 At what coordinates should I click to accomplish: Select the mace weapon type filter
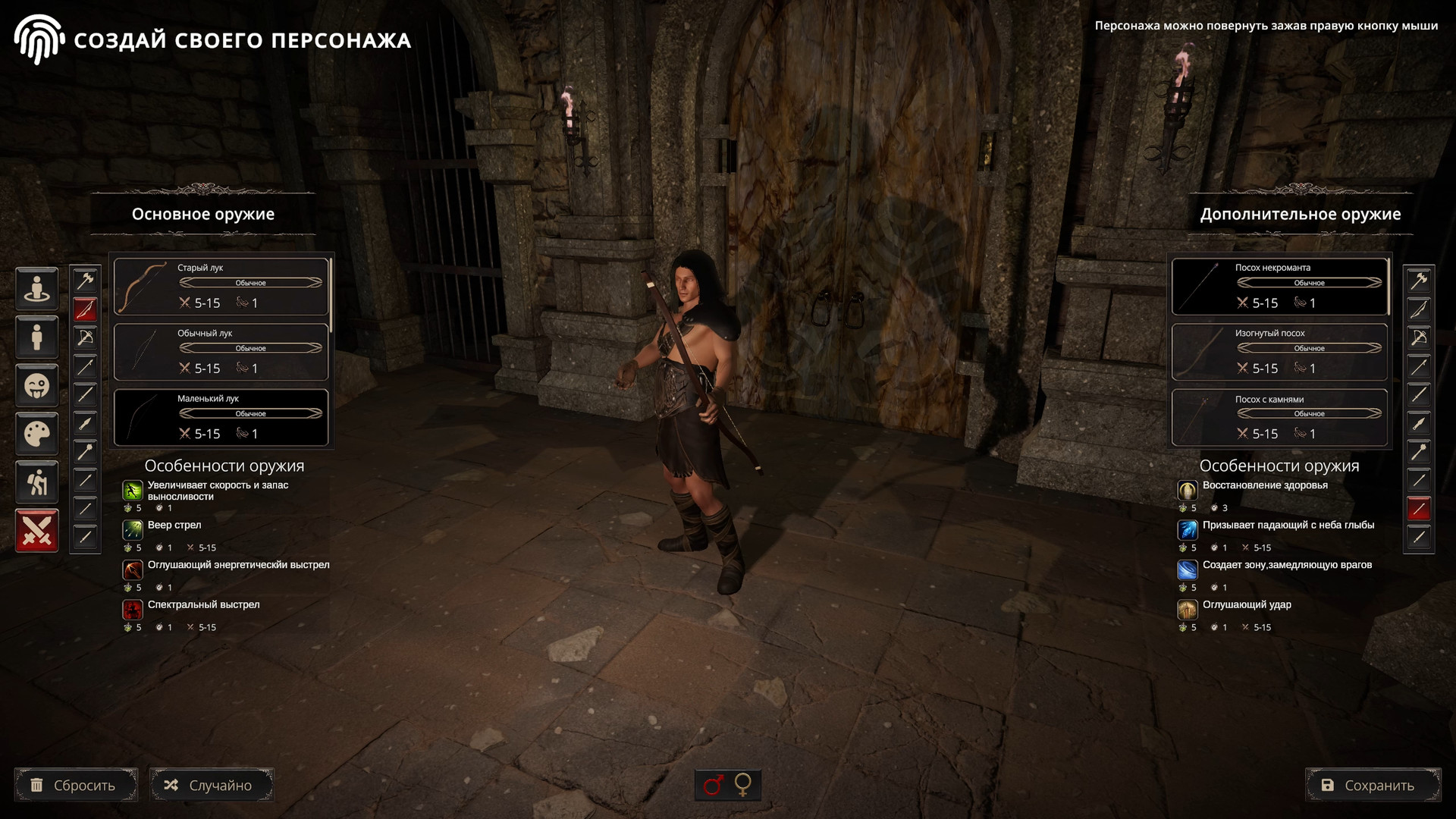click(85, 451)
